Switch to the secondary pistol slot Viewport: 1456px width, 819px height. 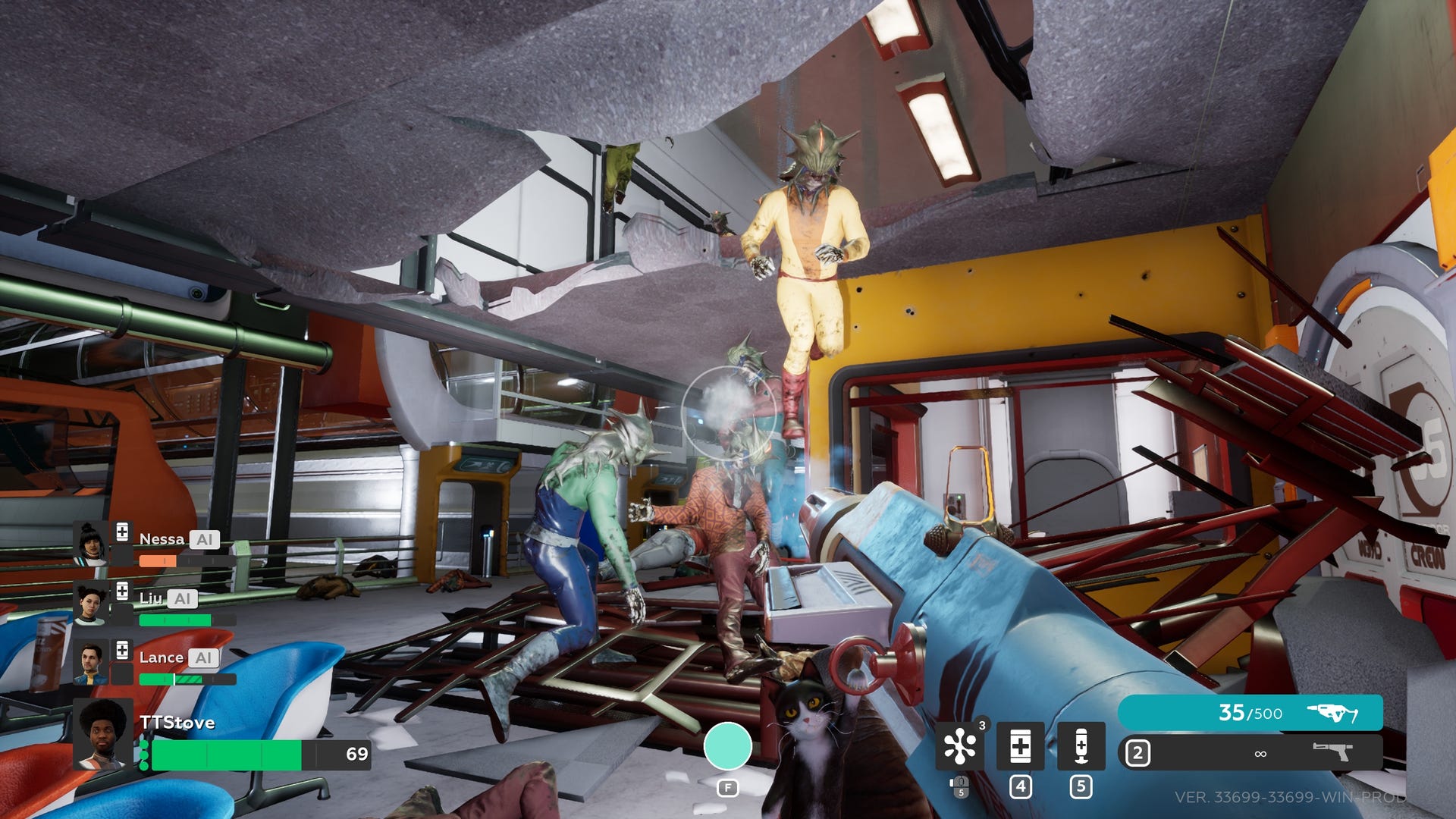(1250, 753)
